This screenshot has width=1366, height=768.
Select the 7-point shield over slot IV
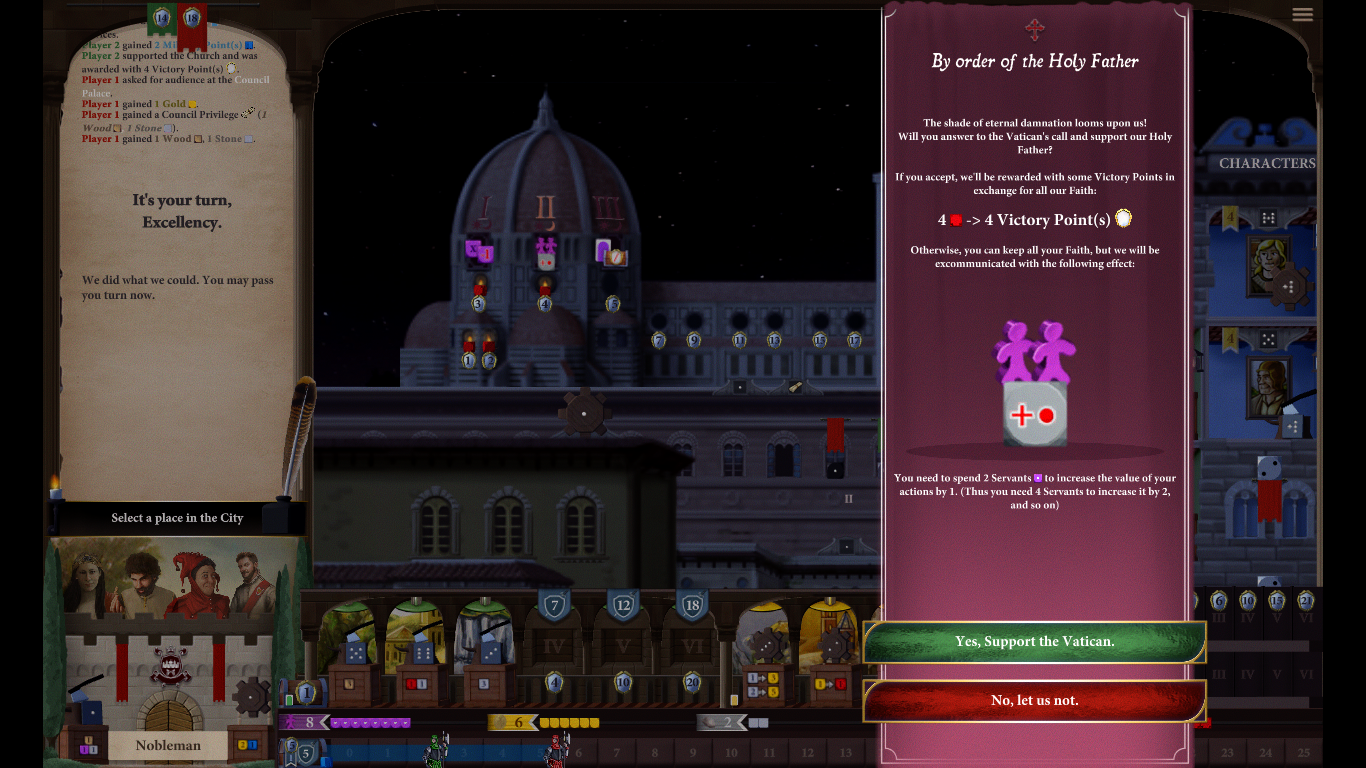click(x=554, y=605)
